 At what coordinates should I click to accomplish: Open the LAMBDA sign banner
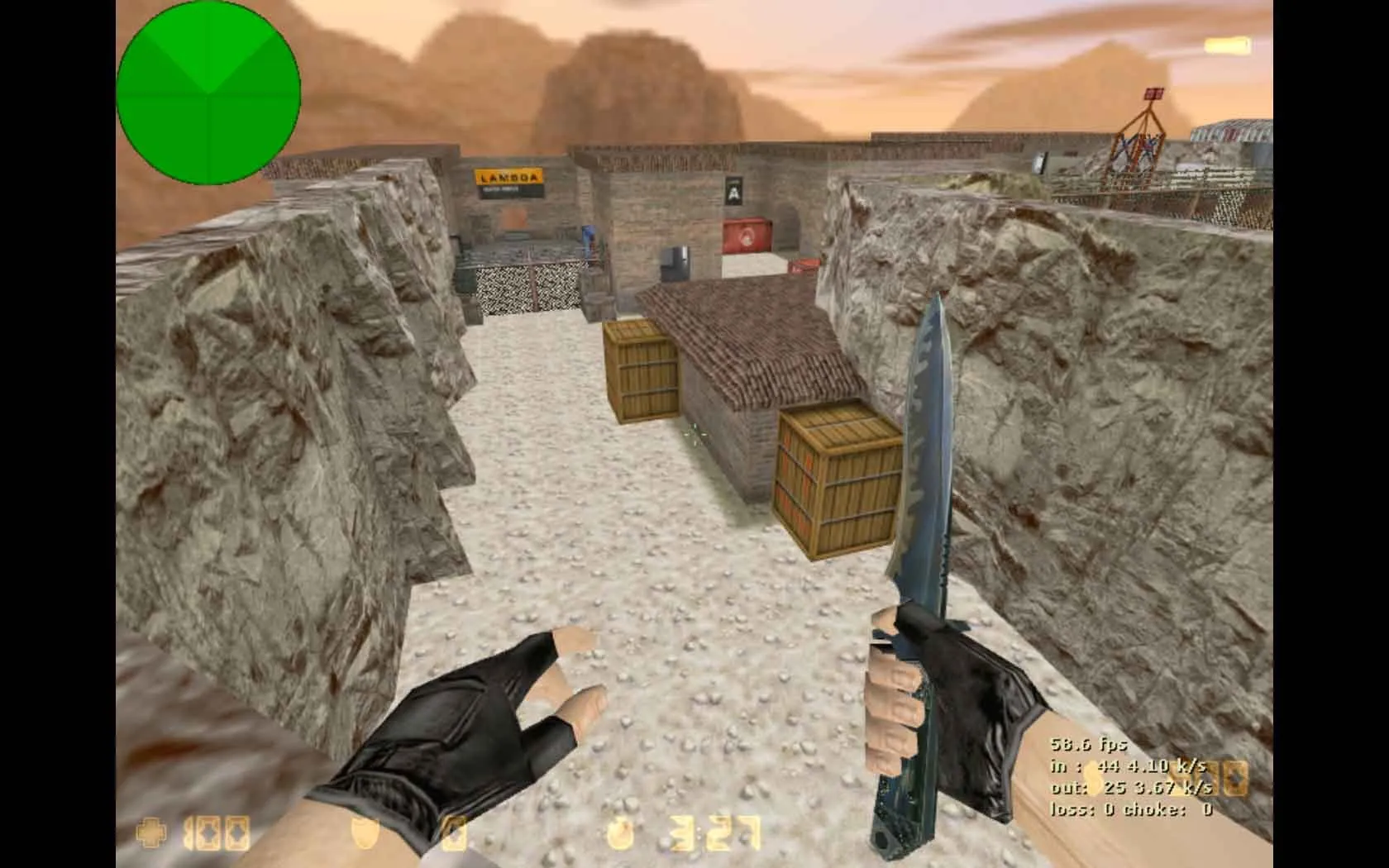tap(506, 177)
